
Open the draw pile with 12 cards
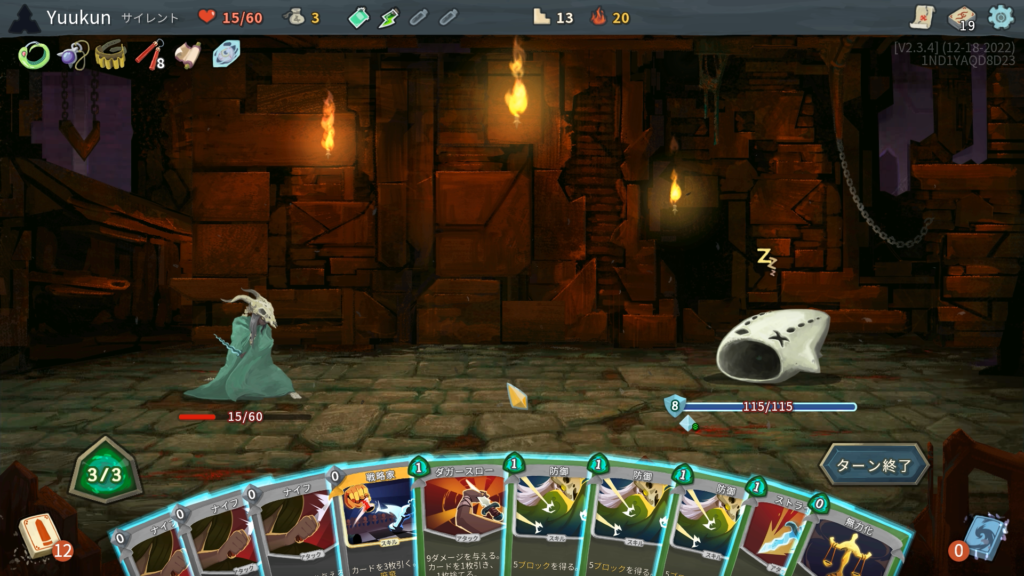38,536
